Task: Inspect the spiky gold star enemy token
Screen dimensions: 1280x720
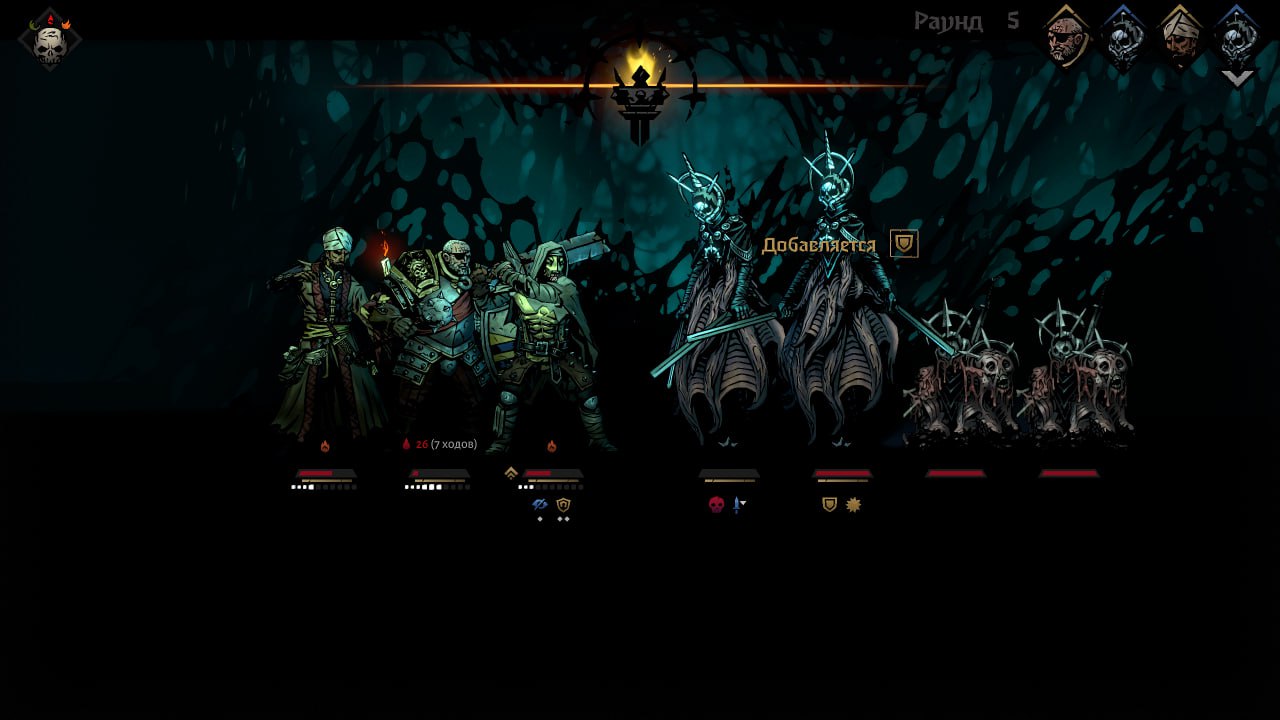Action: coord(853,504)
